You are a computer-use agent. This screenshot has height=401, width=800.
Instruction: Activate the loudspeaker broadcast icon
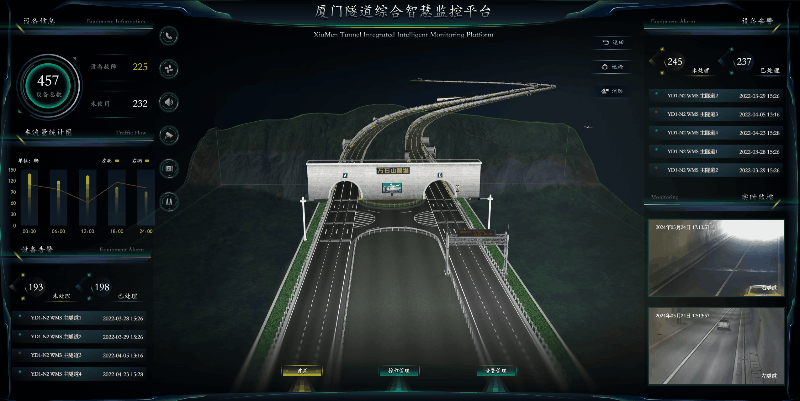coord(169,102)
